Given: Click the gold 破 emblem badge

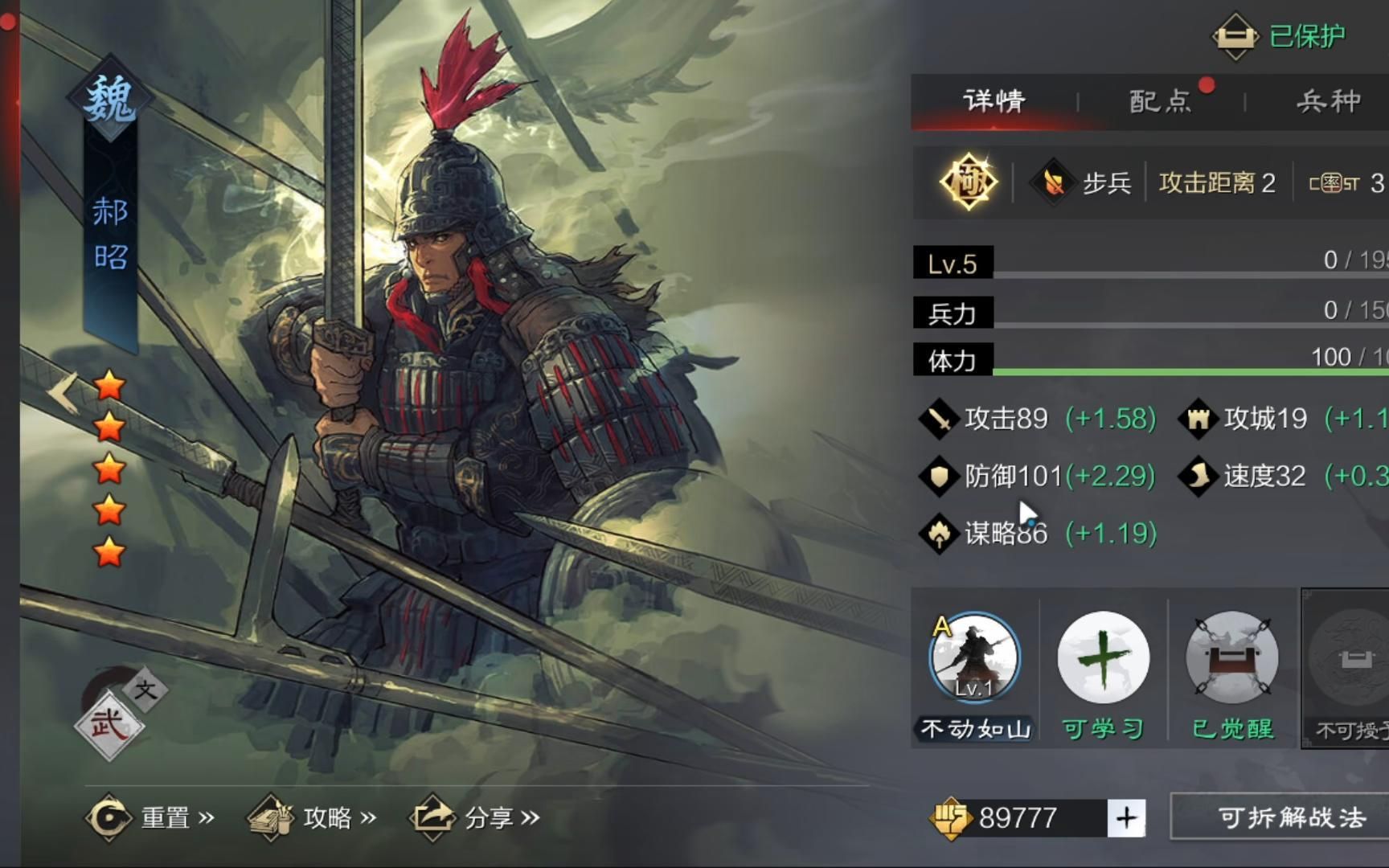Looking at the screenshot, I should (x=969, y=182).
